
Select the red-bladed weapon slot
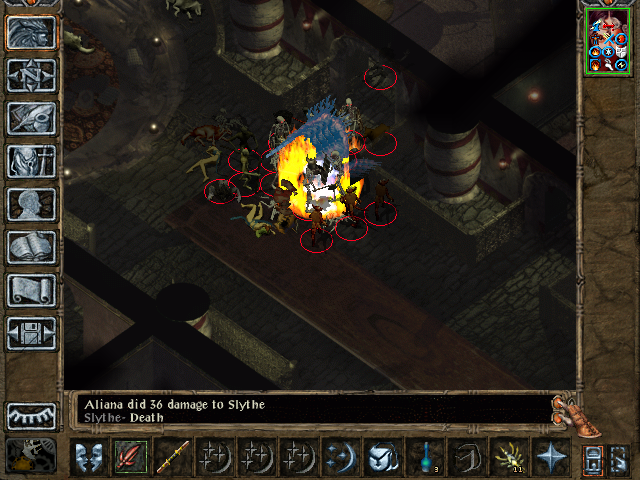(130, 457)
